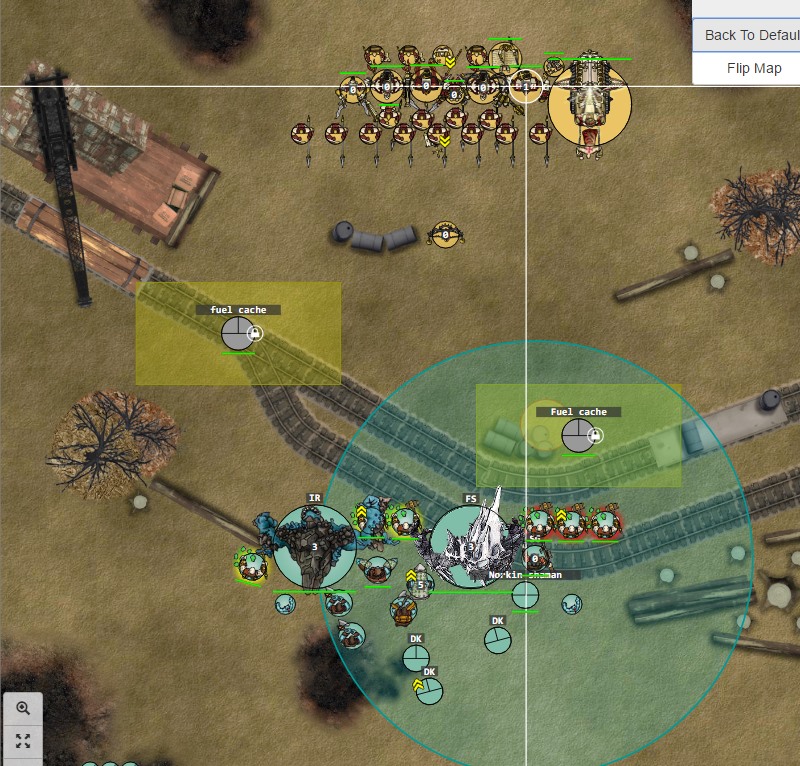Select the 'Fuel cache' token on the train
The height and width of the screenshot is (766, 800).
576,436
